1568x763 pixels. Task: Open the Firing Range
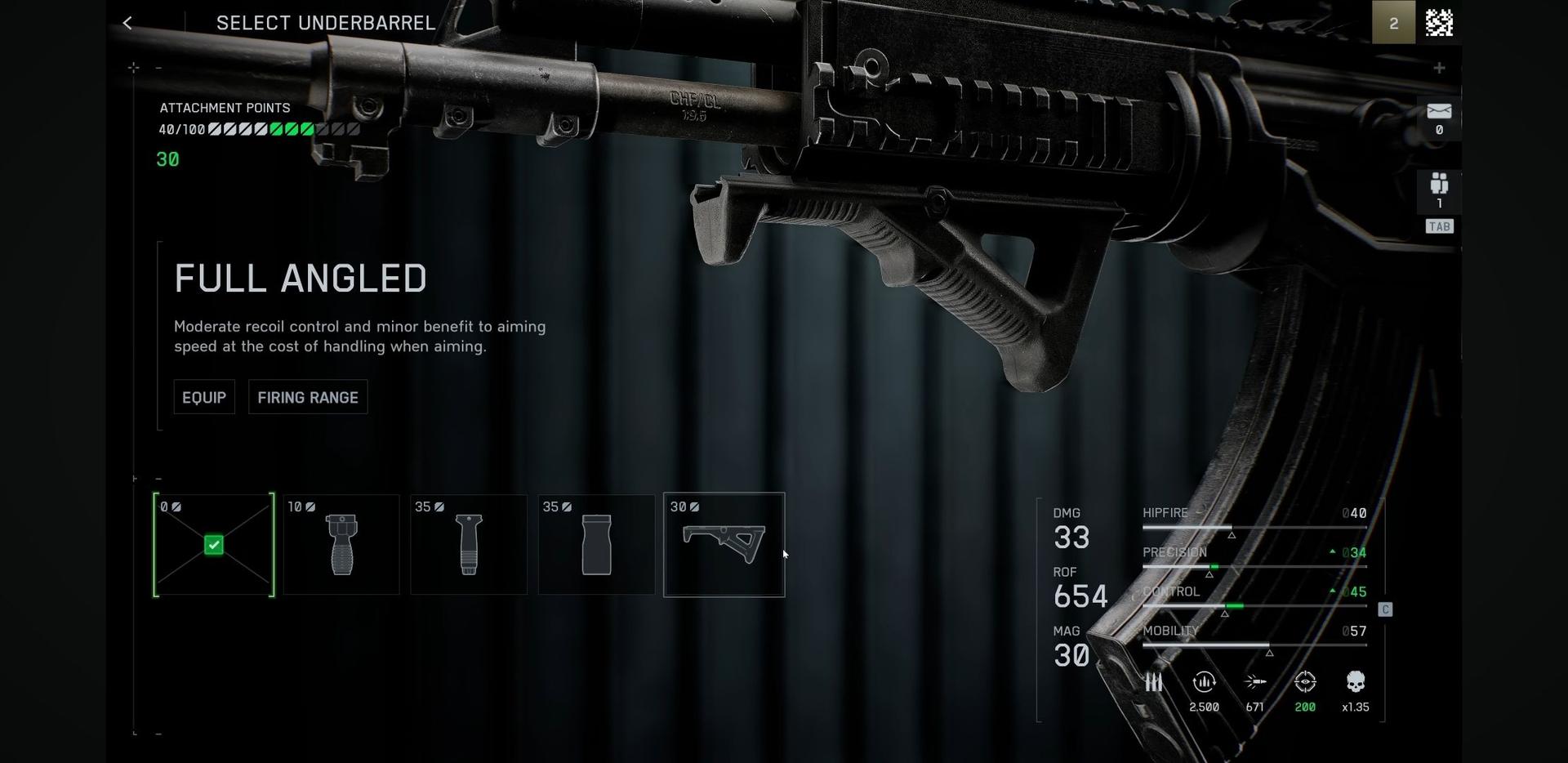click(308, 397)
